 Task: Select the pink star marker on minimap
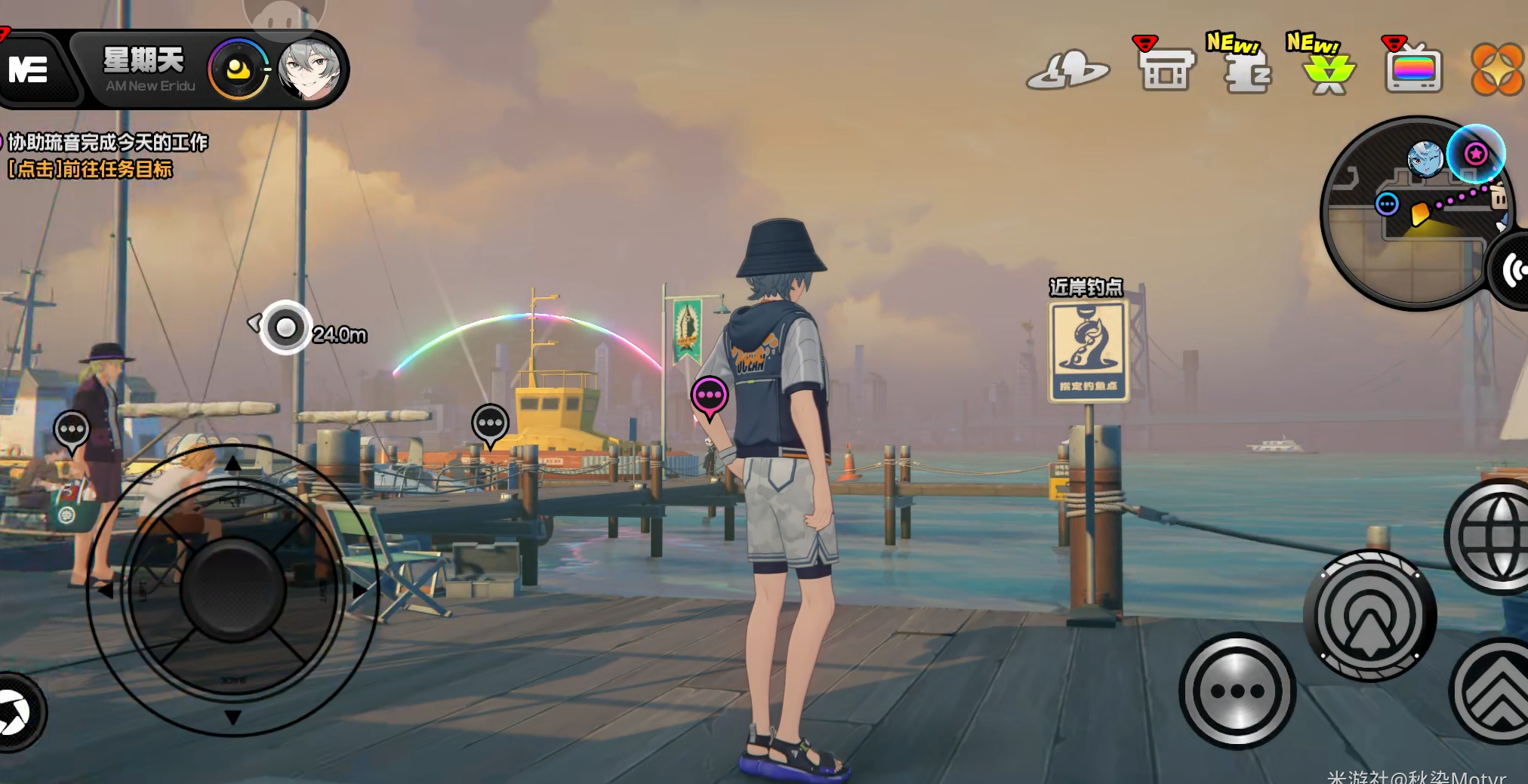1476,154
